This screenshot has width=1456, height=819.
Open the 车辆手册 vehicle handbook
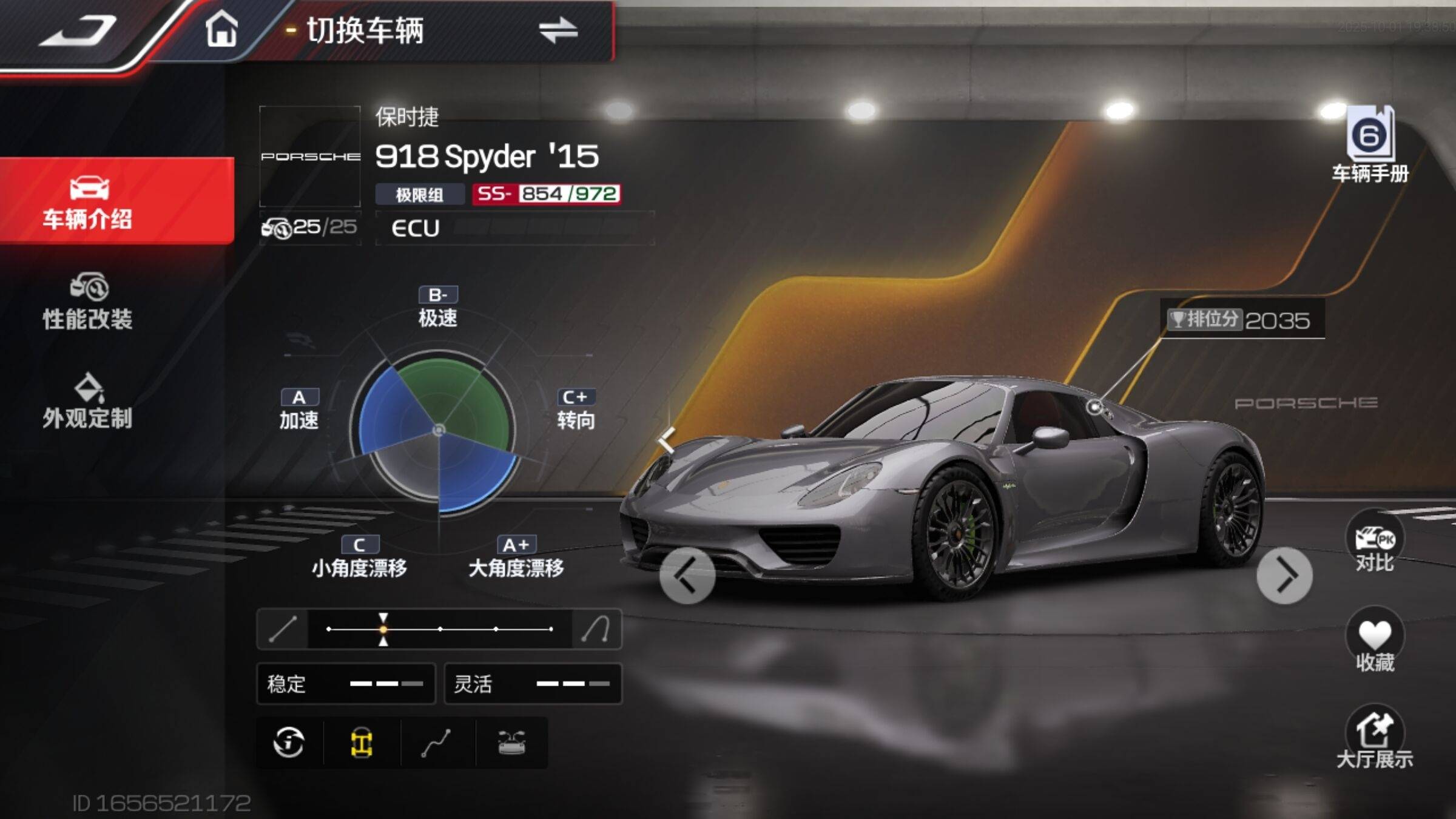pyautogui.click(x=1370, y=146)
